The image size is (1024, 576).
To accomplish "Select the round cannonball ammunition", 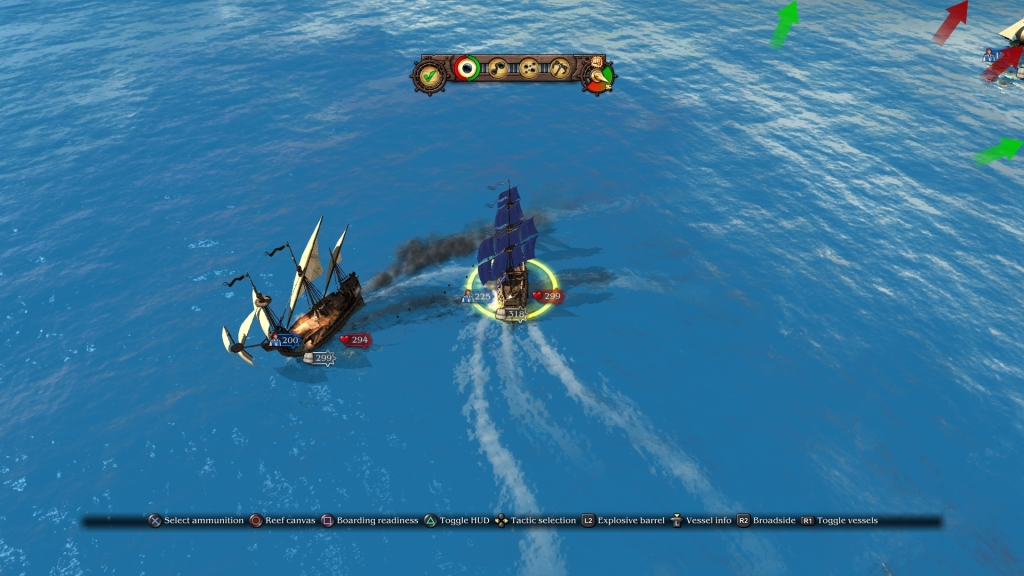I will click(x=466, y=68).
